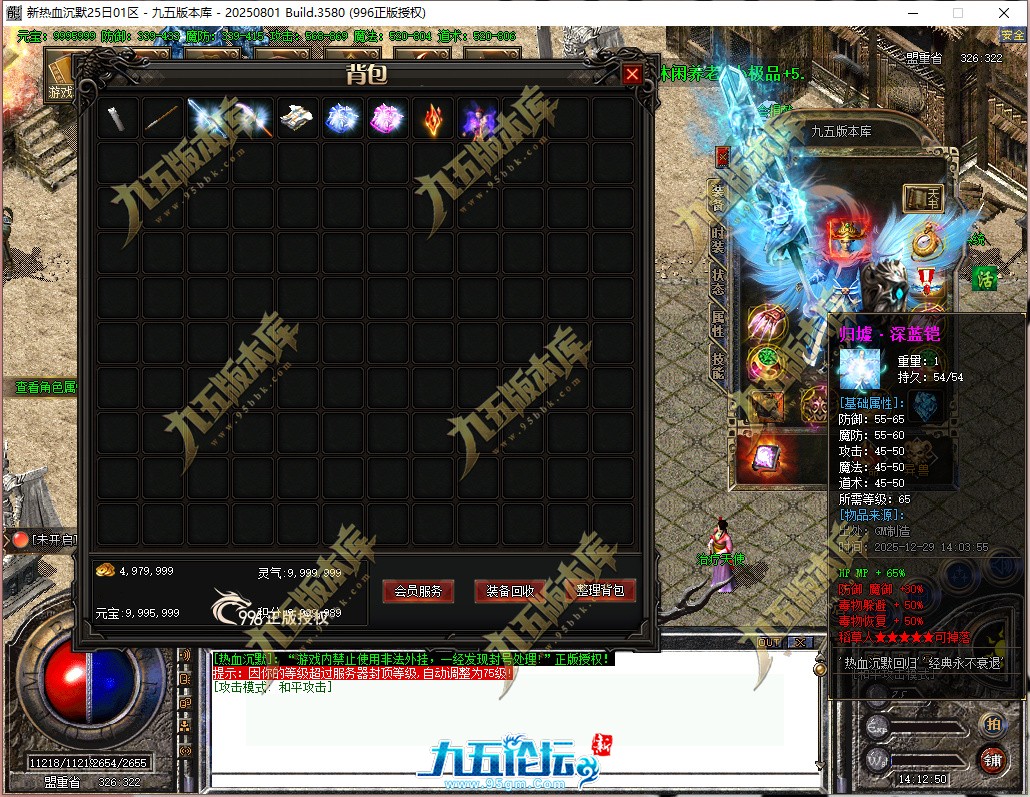This screenshot has height=797, width=1030.
Task: Choose the white armor plate item
Action: point(297,119)
